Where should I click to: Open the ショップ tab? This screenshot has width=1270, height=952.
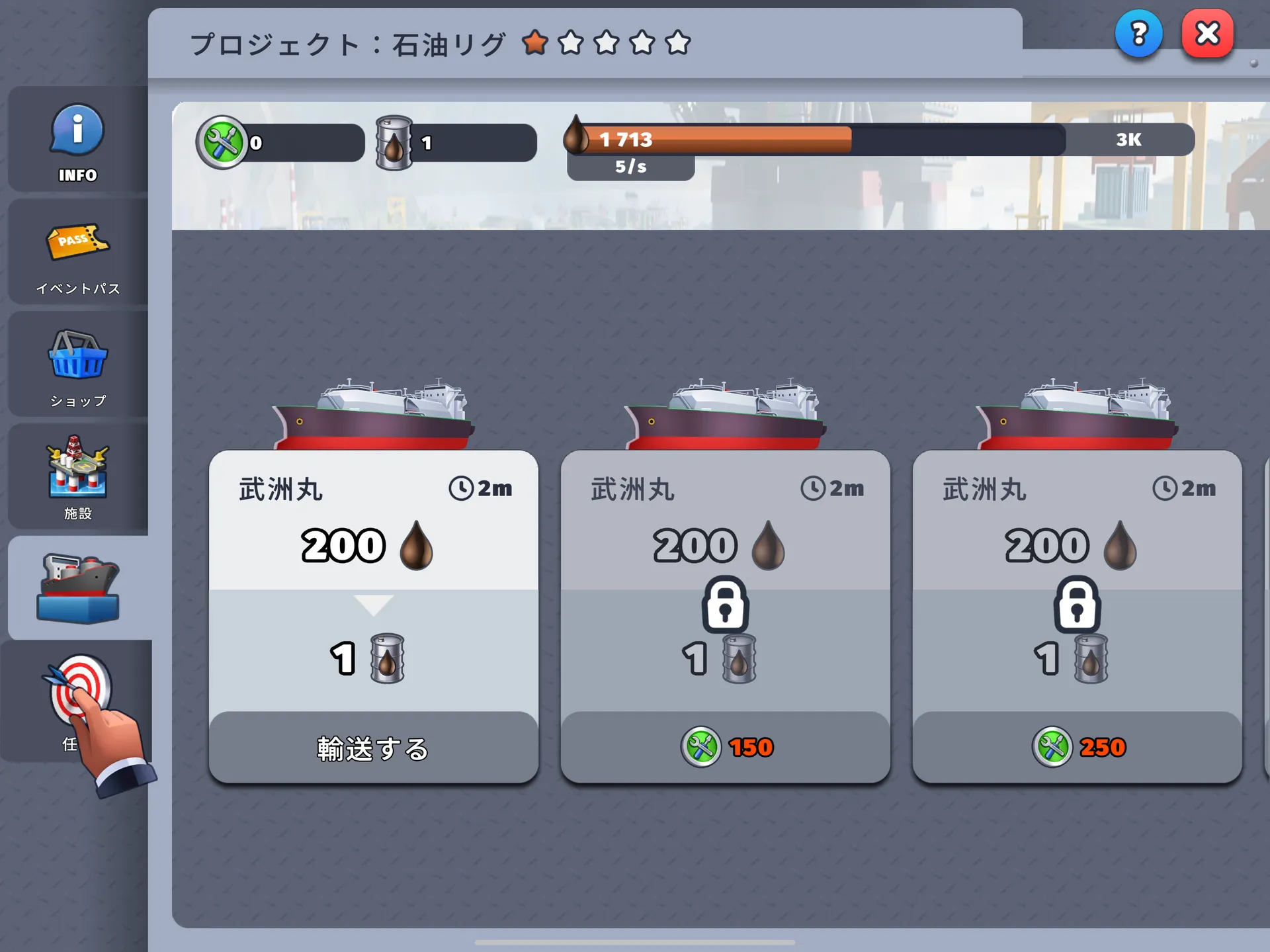coord(77,366)
